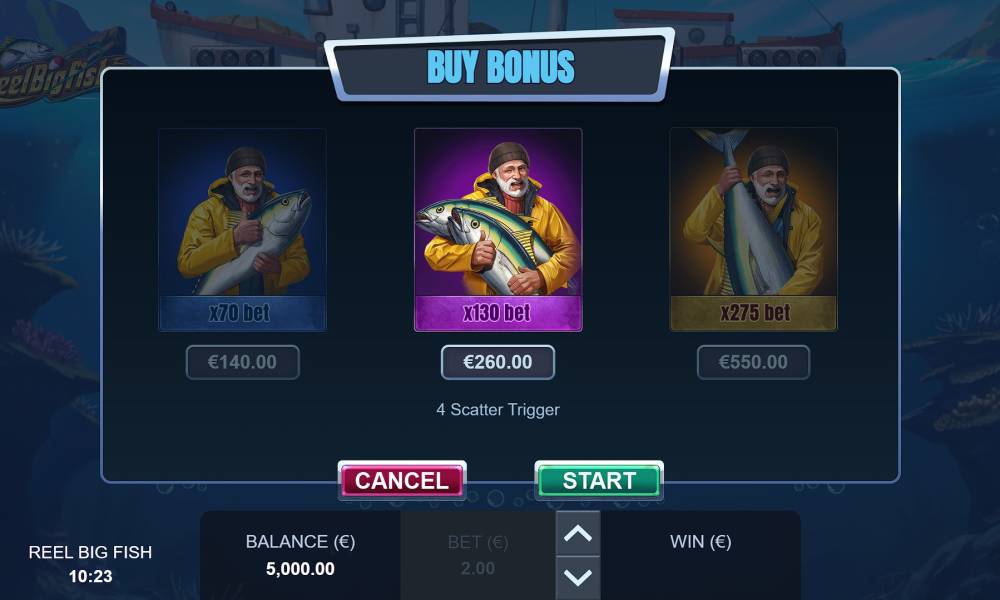Increase the bet with the up arrow

tap(578, 534)
